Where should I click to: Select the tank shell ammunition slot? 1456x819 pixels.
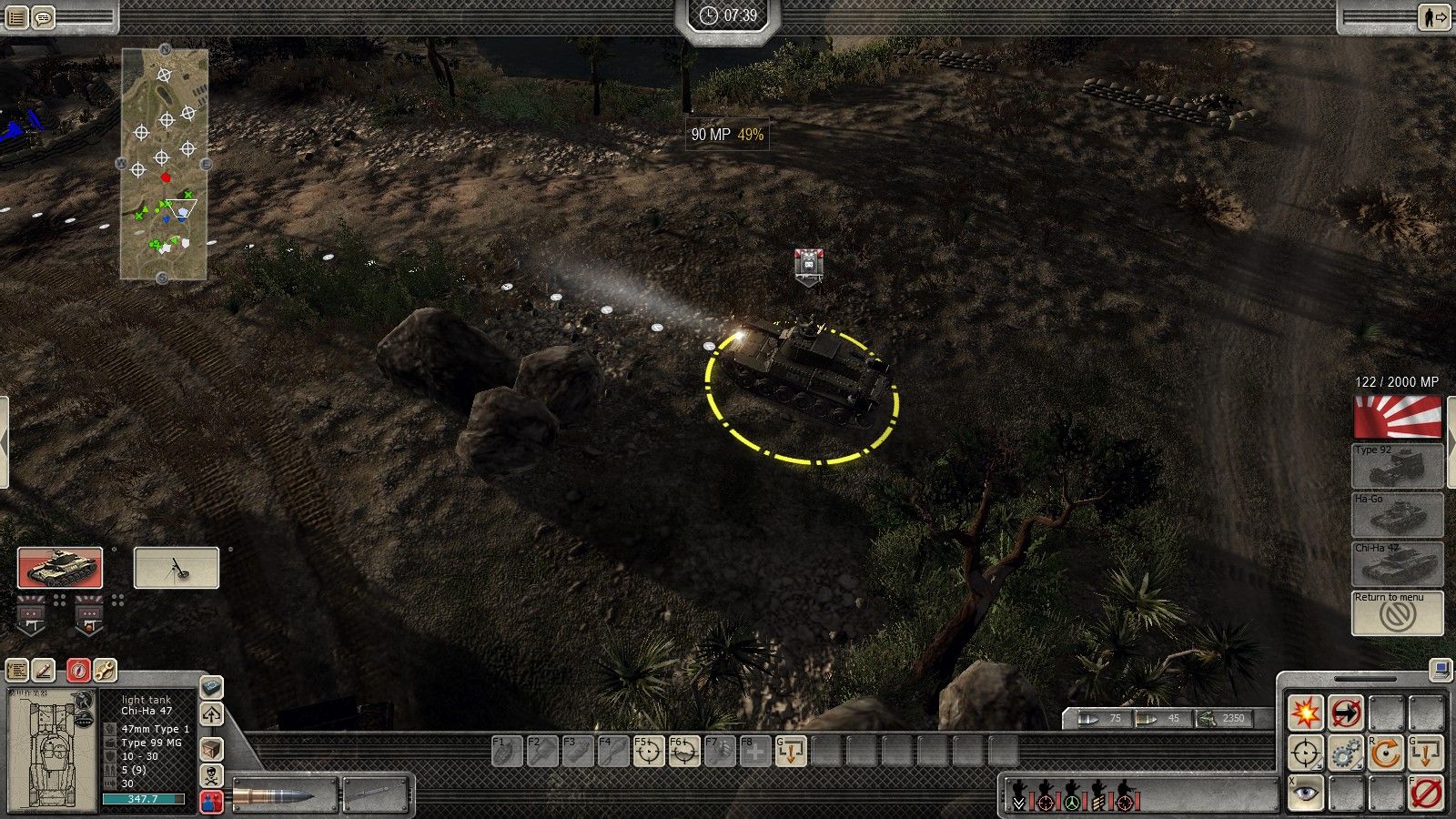(284, 794)
